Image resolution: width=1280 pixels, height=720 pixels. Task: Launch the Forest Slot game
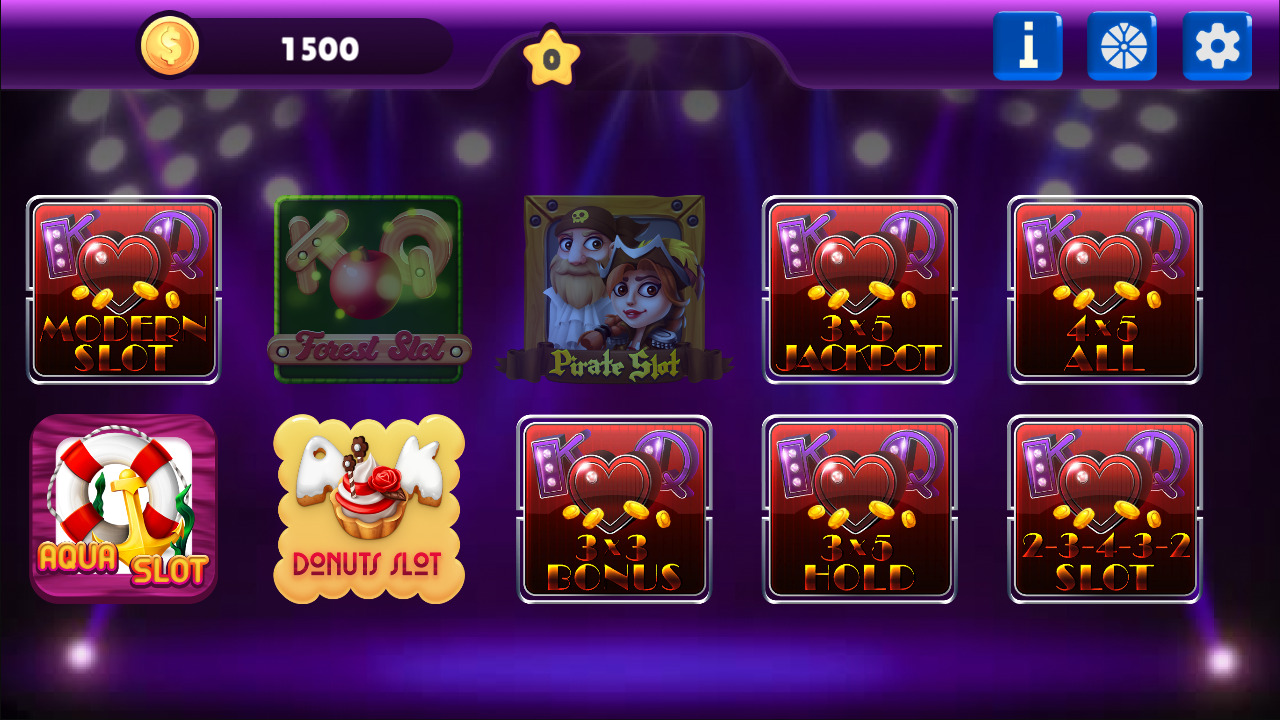[368, 290]
